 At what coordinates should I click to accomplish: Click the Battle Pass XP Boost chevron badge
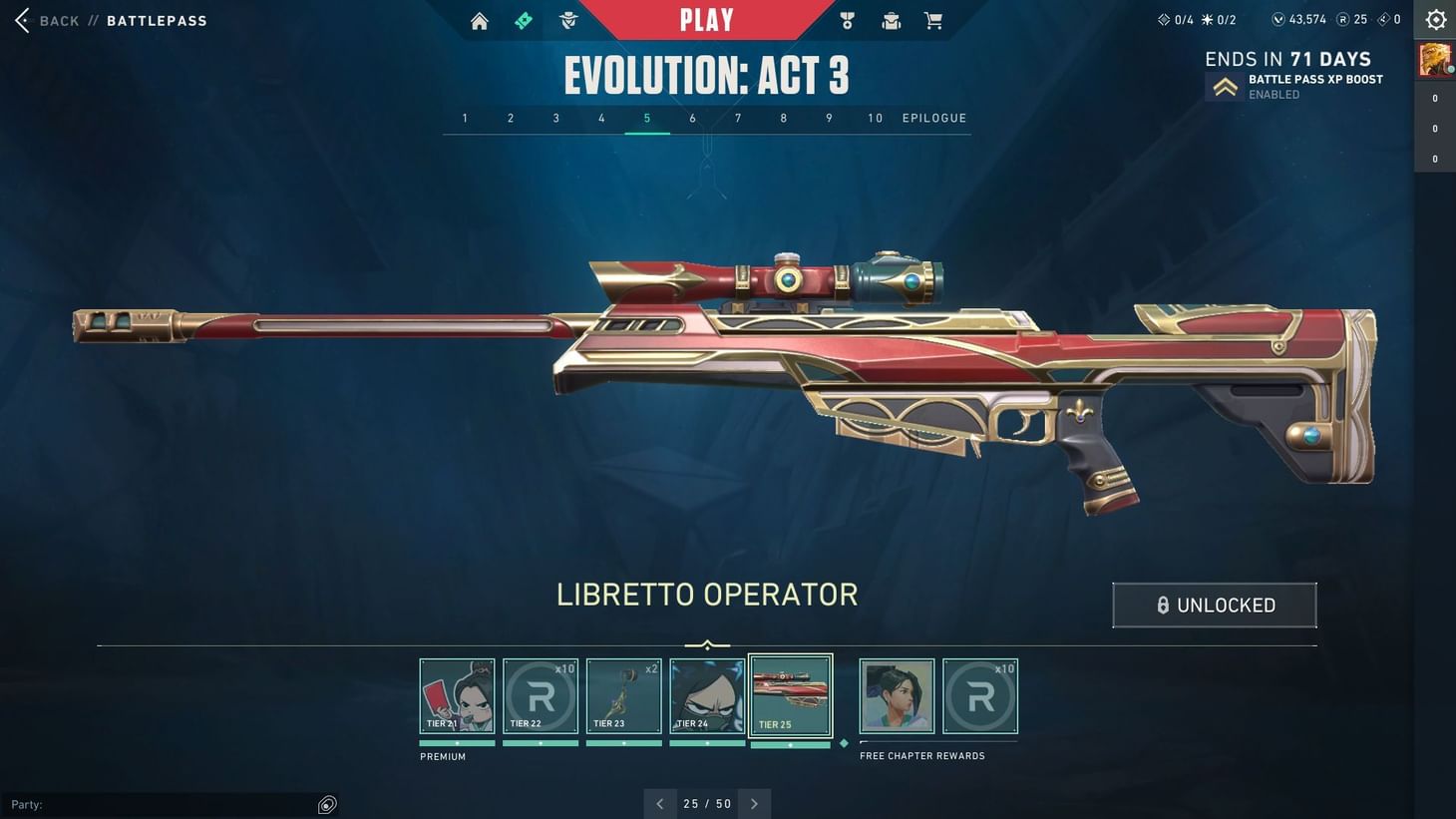point(1225,86)
